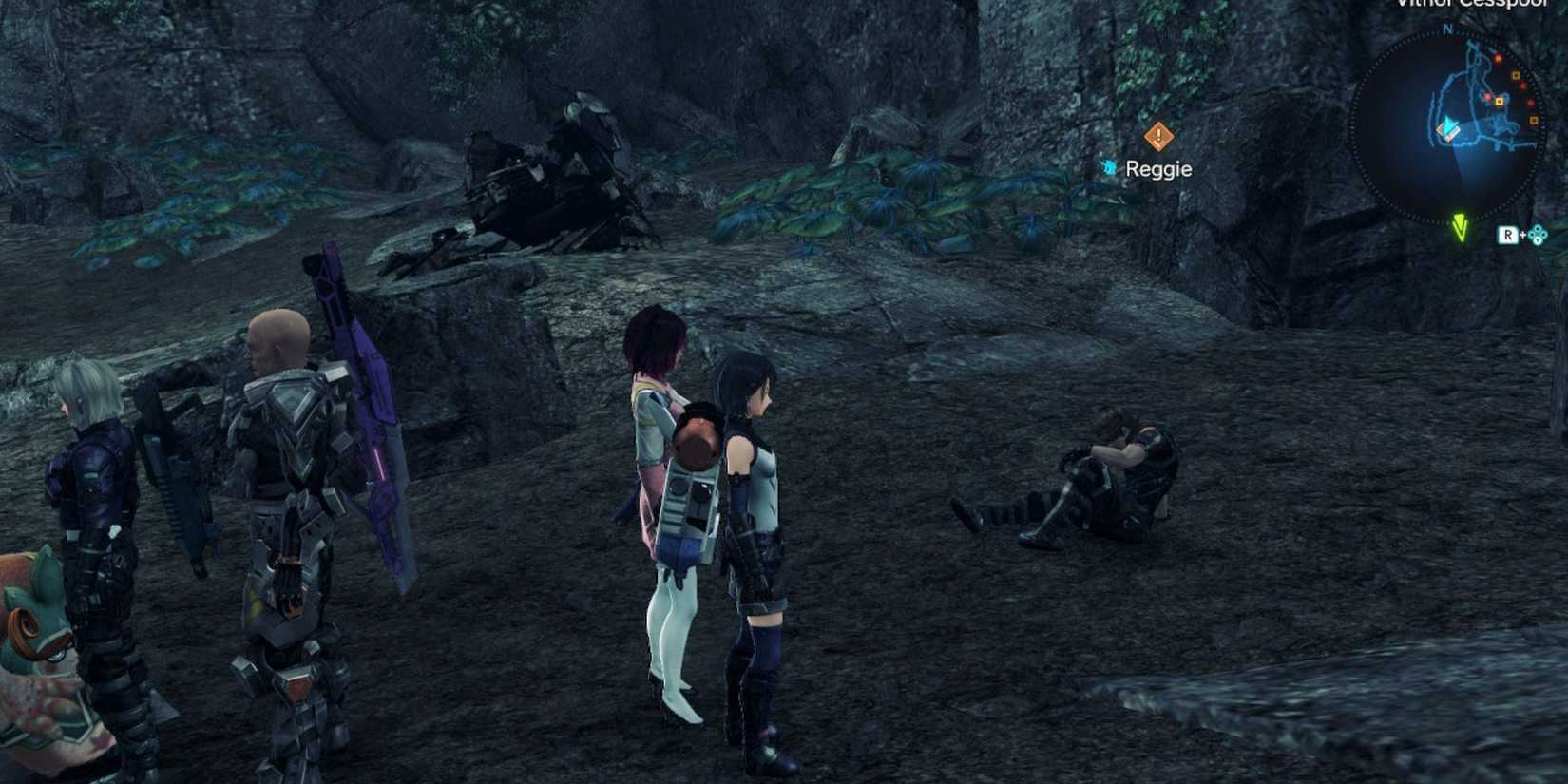
Task: Click the N compass indicator on the minimap
Action: (1445, 29)
